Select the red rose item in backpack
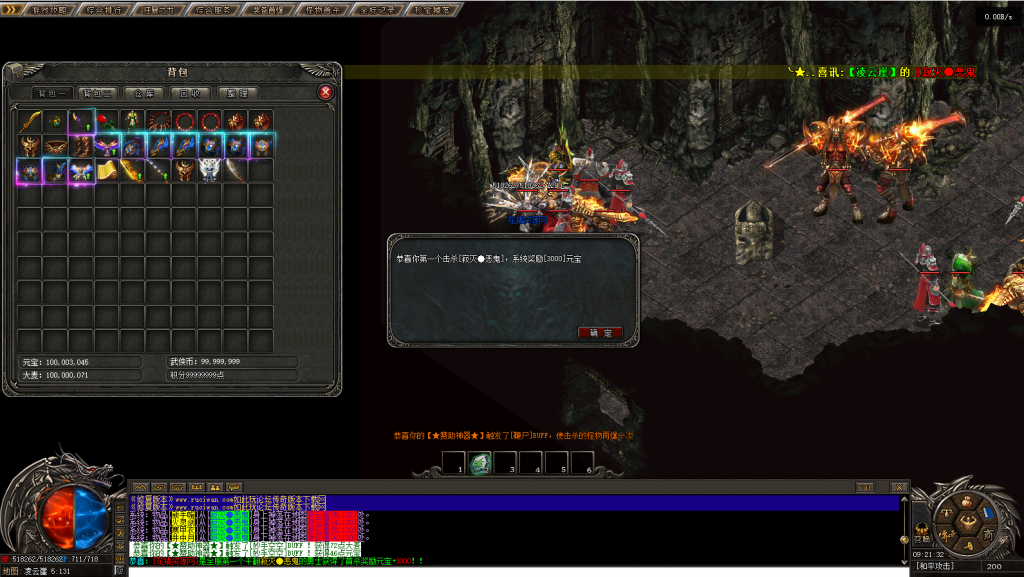Viewport: 1024px width, 577px height. click(107, 121)
